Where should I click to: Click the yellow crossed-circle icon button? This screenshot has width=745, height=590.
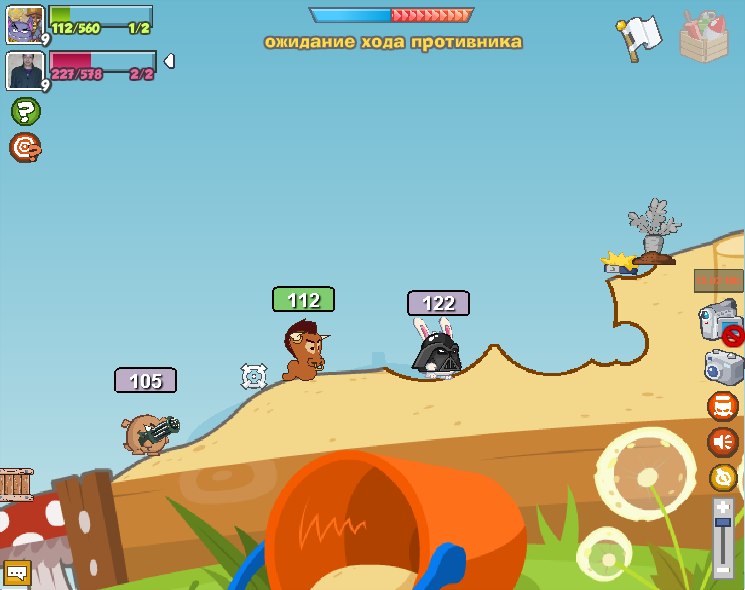tap(723, 477)
